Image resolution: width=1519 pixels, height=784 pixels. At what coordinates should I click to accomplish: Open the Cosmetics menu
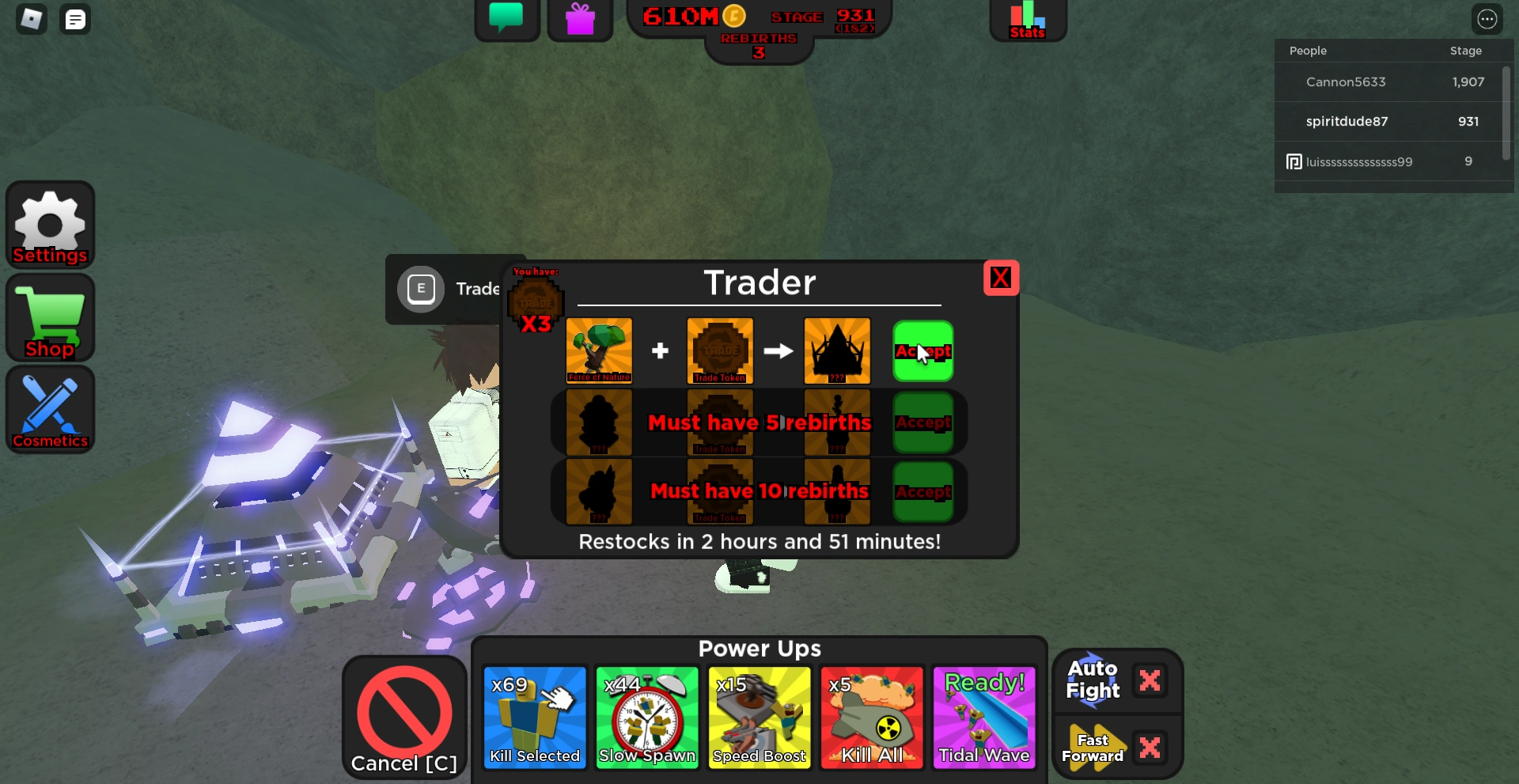50,410
